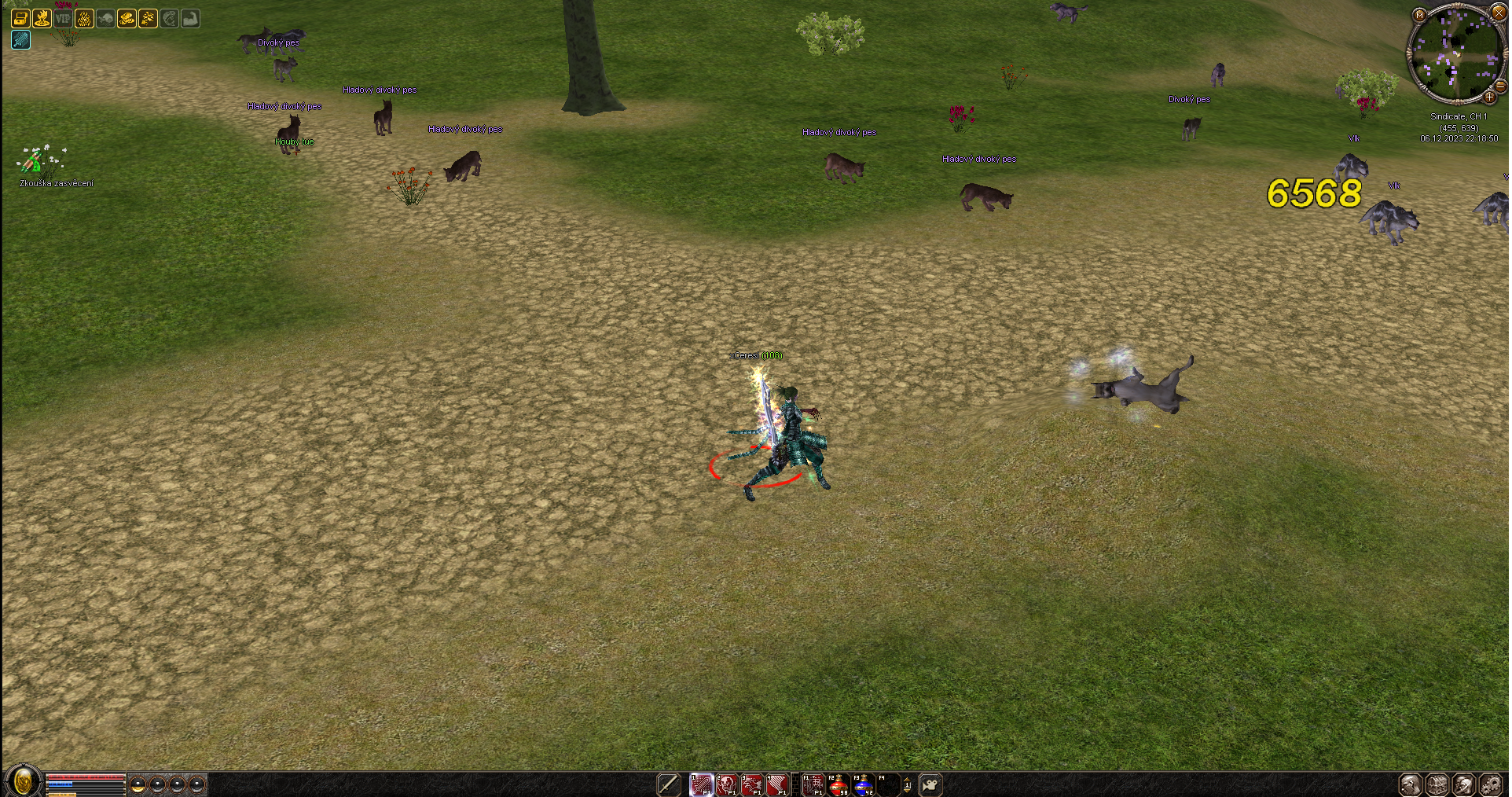The image size is (1512, 797).
Task: Select the greyed-out VIP status icon
Action: (x=63, y=18)
